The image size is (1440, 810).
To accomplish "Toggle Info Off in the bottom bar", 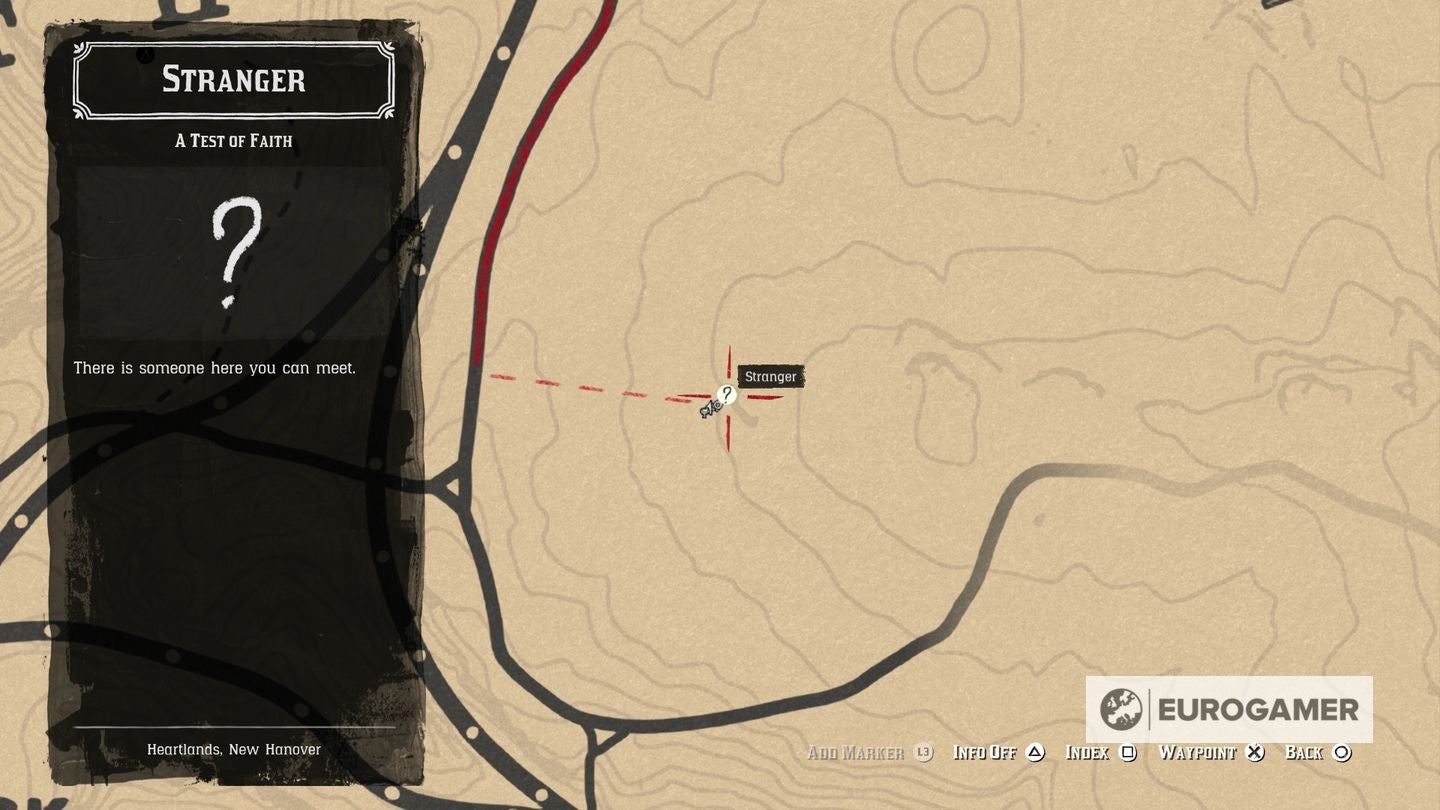I will click(986, 752).
